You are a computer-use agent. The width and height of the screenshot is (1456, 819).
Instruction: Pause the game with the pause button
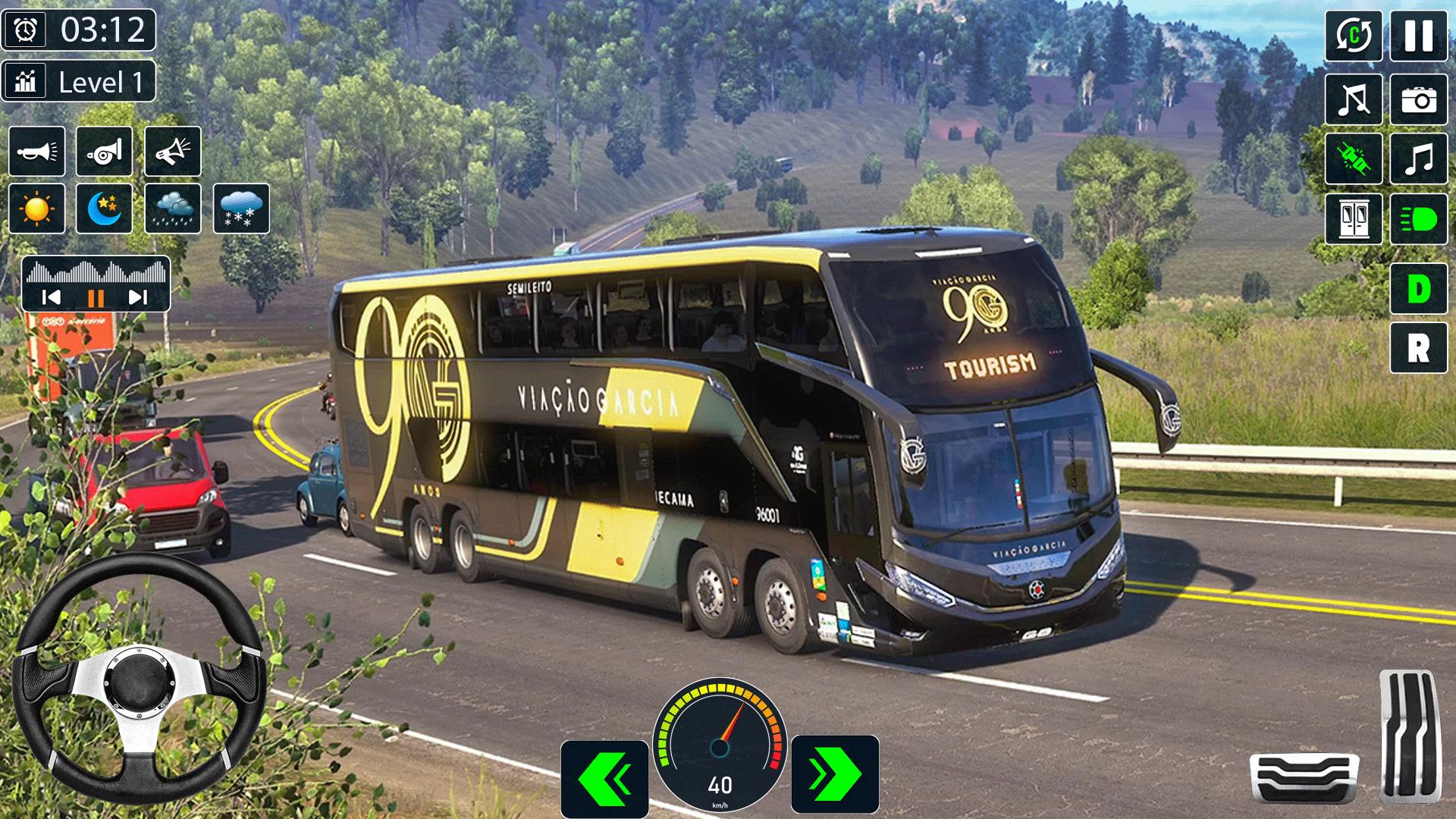(x=1418, y=36)
